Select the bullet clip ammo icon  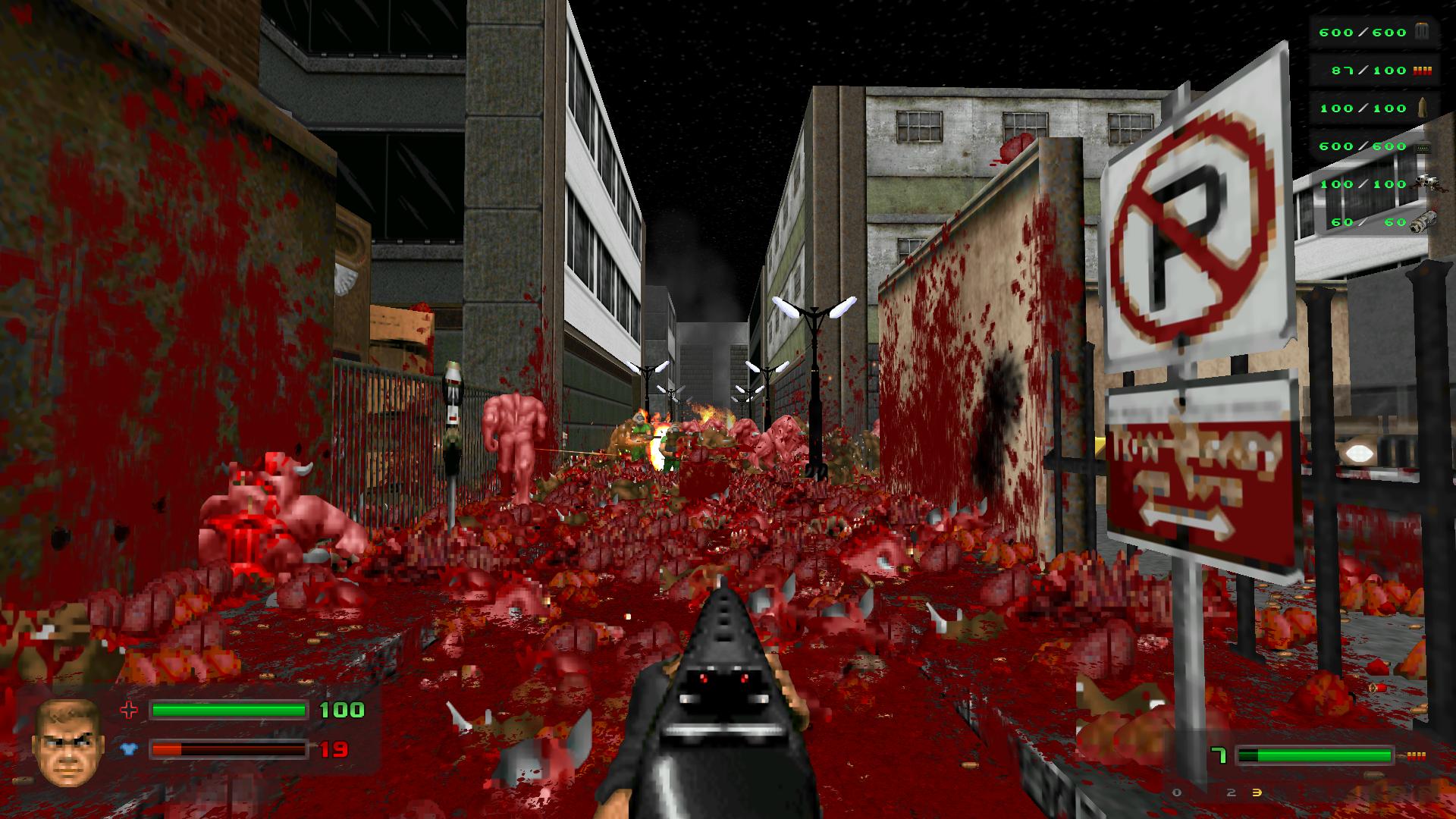tap(1423, 31)
